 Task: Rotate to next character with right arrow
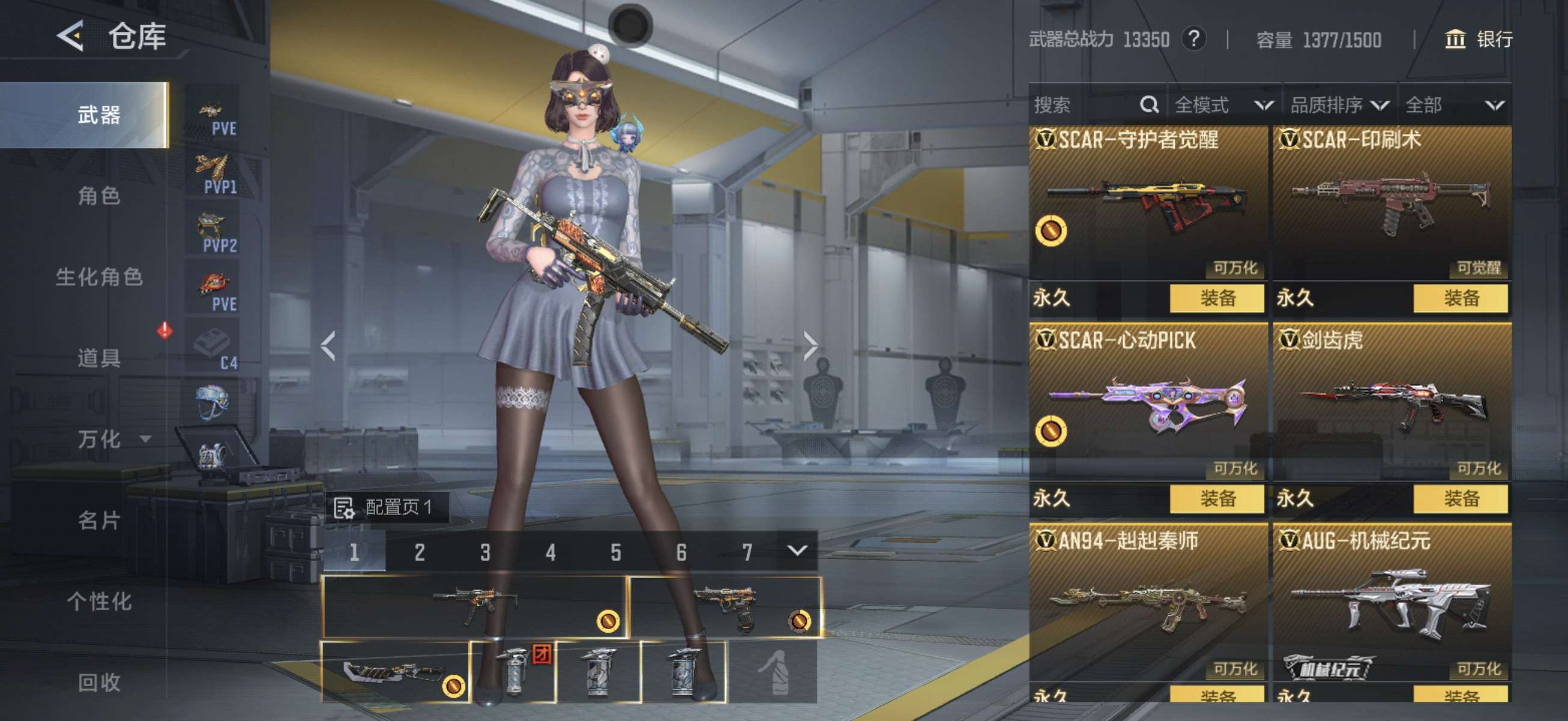(x=810, y=346)
